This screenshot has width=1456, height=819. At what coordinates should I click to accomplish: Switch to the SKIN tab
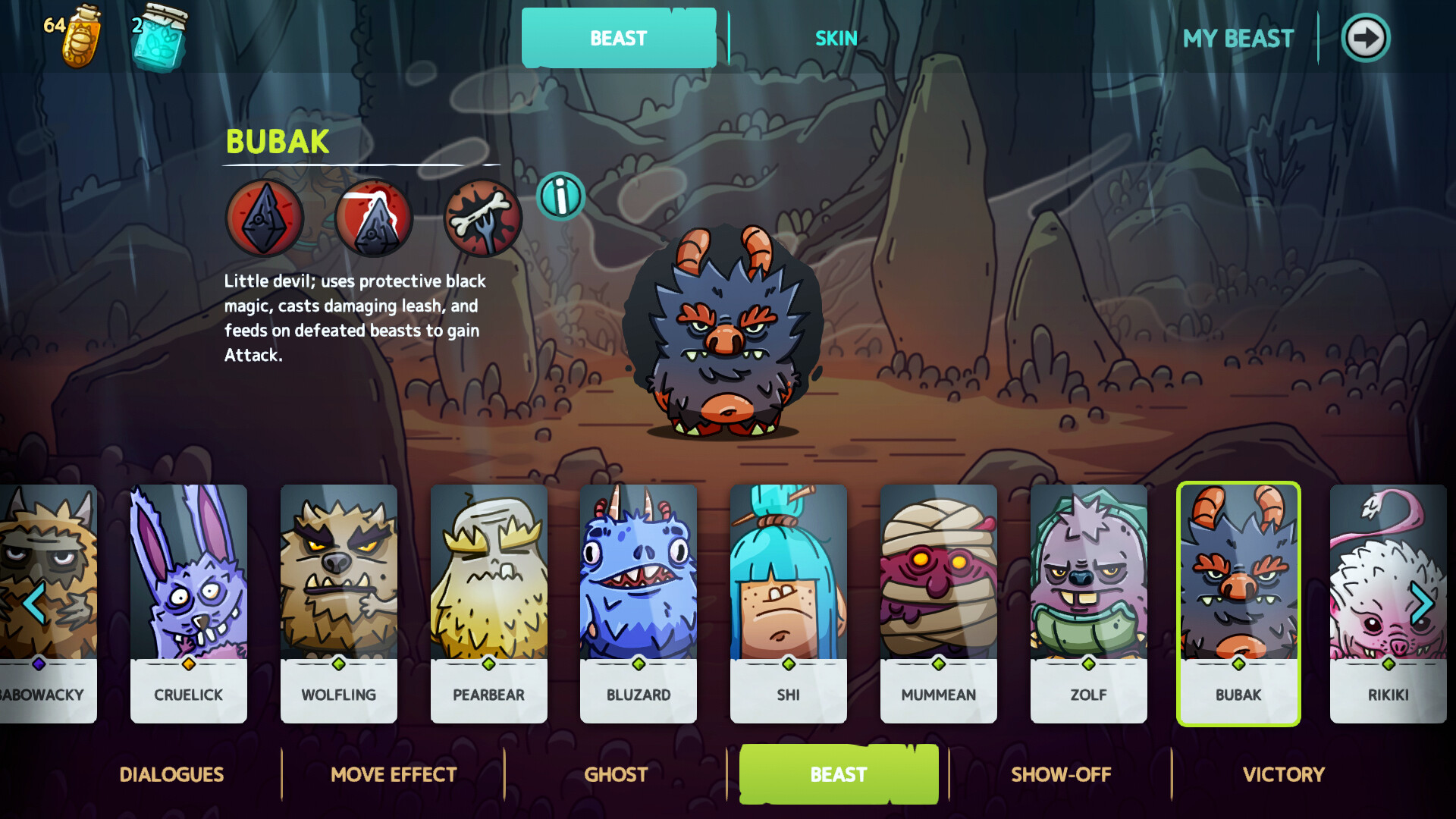(836, 38)
